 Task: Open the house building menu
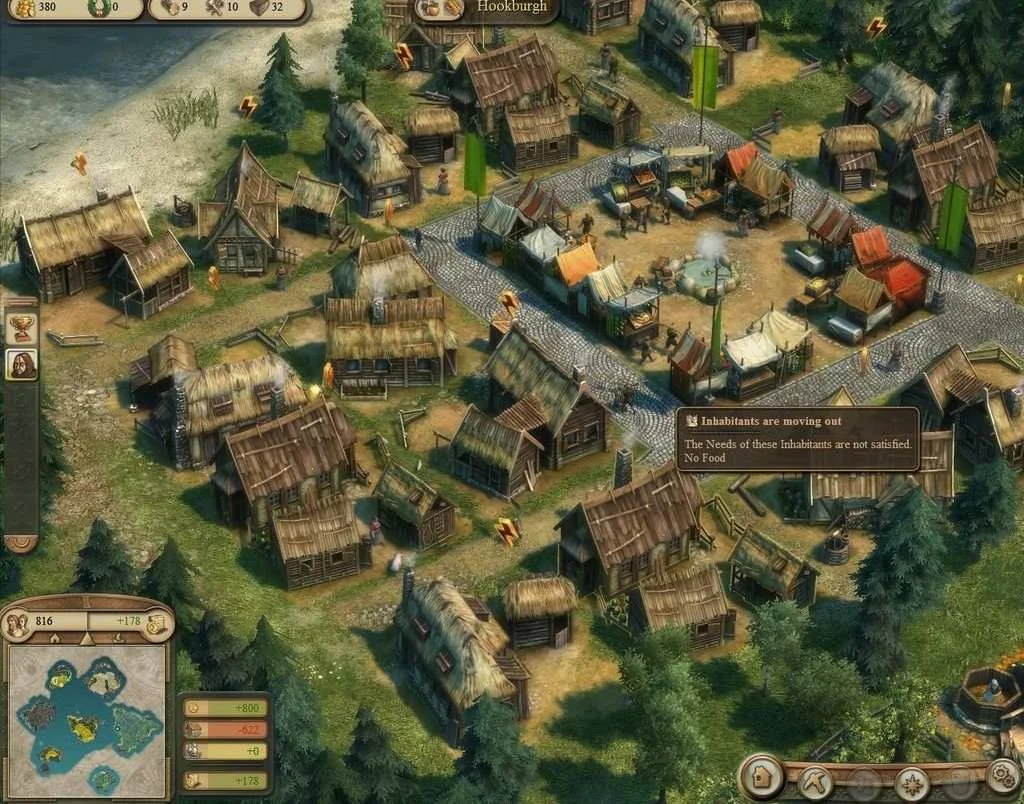tap(762, 776)
